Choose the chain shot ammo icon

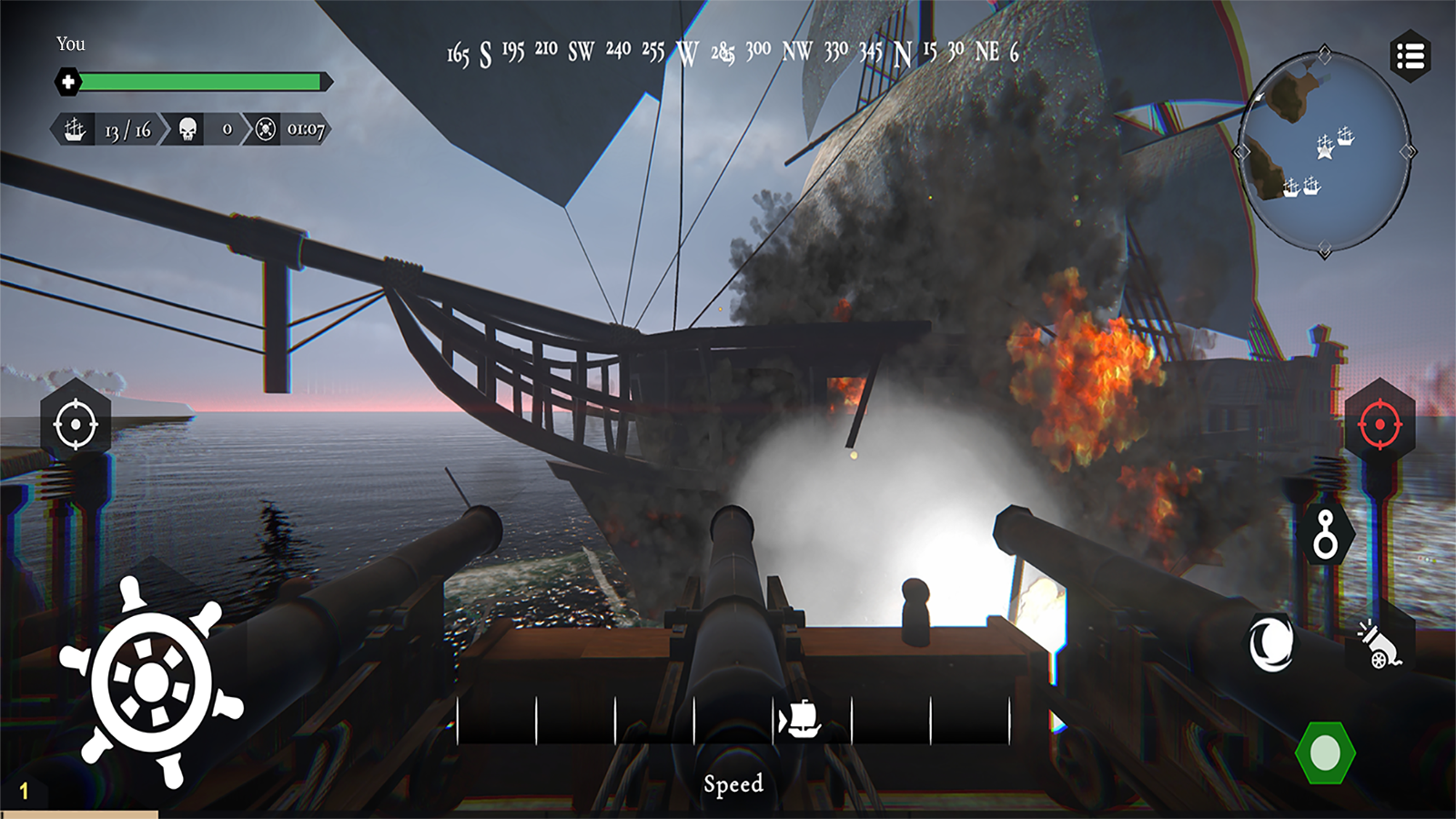click(1326, 534)
